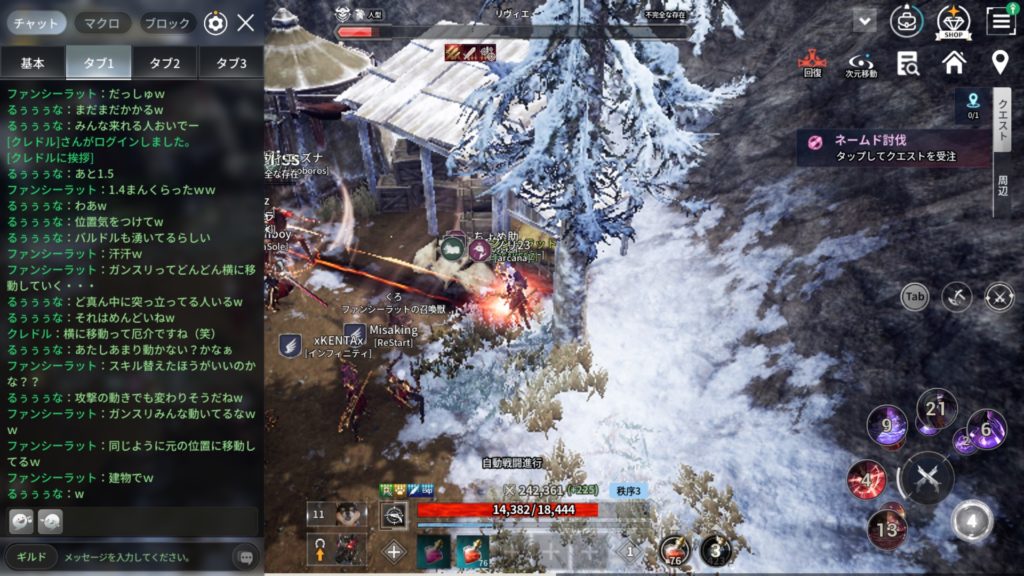The image size is (1024, 576).
Task: Switch to the マクロ chat mode
Action: pos(99,23)
